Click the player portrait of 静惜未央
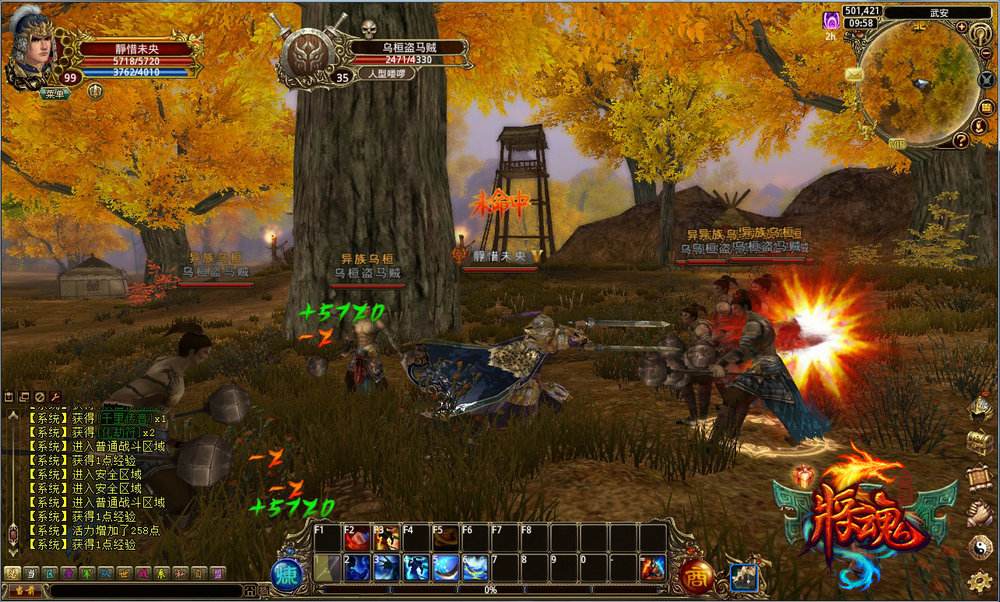Viewport: 1000px width, 602px height. click(29, 48)
